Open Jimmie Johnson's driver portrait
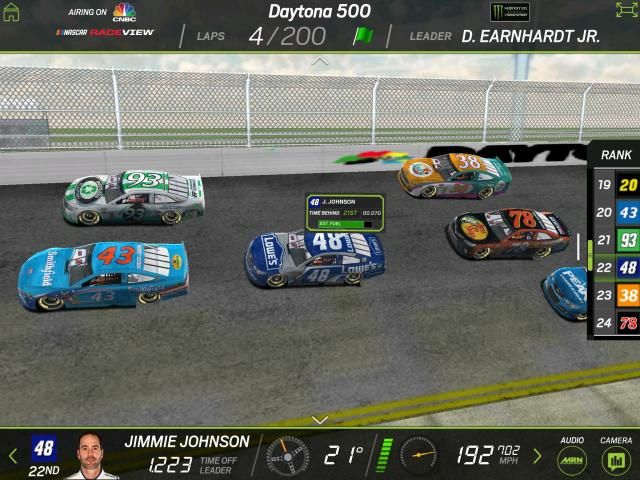 [x=92, y=457]
